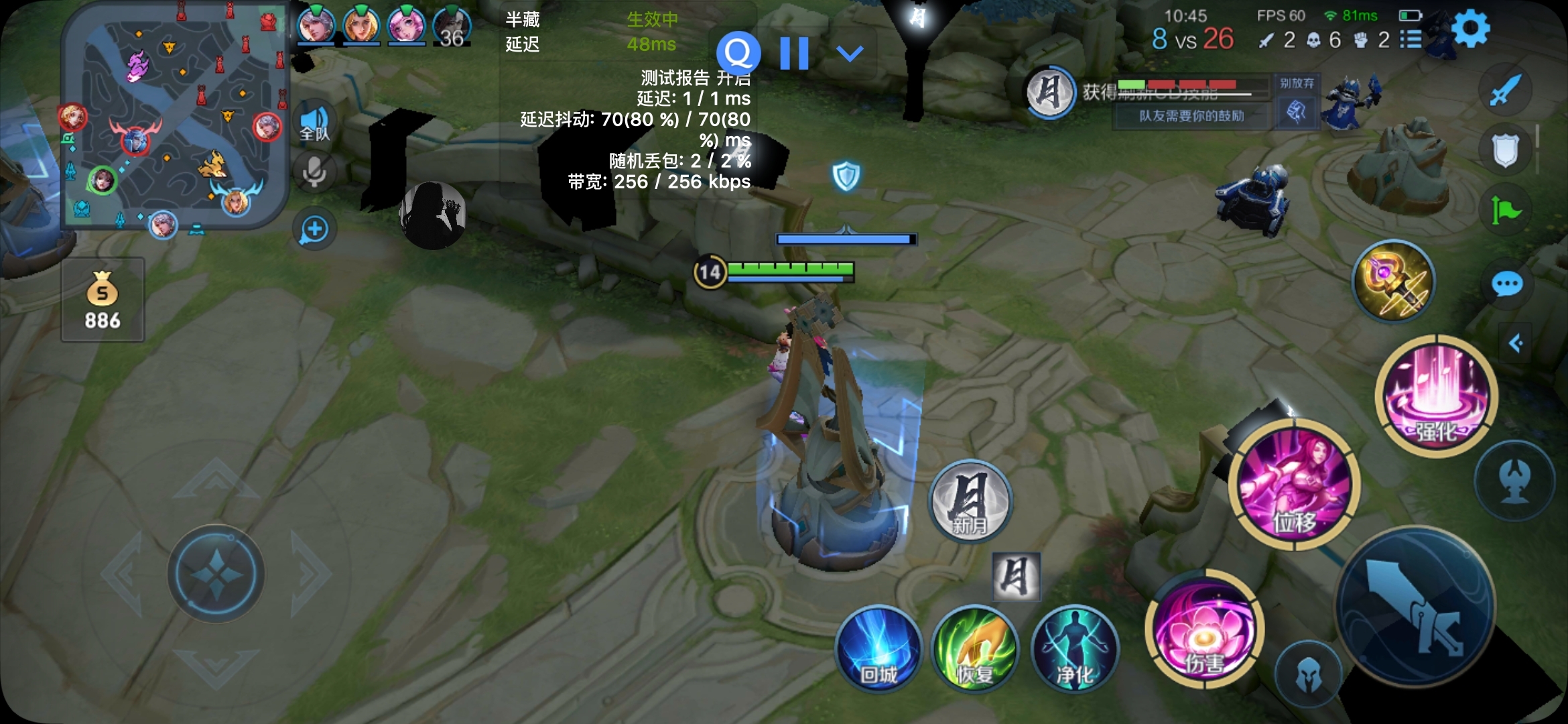Tap the sword basic attack button

(1415, 607)
